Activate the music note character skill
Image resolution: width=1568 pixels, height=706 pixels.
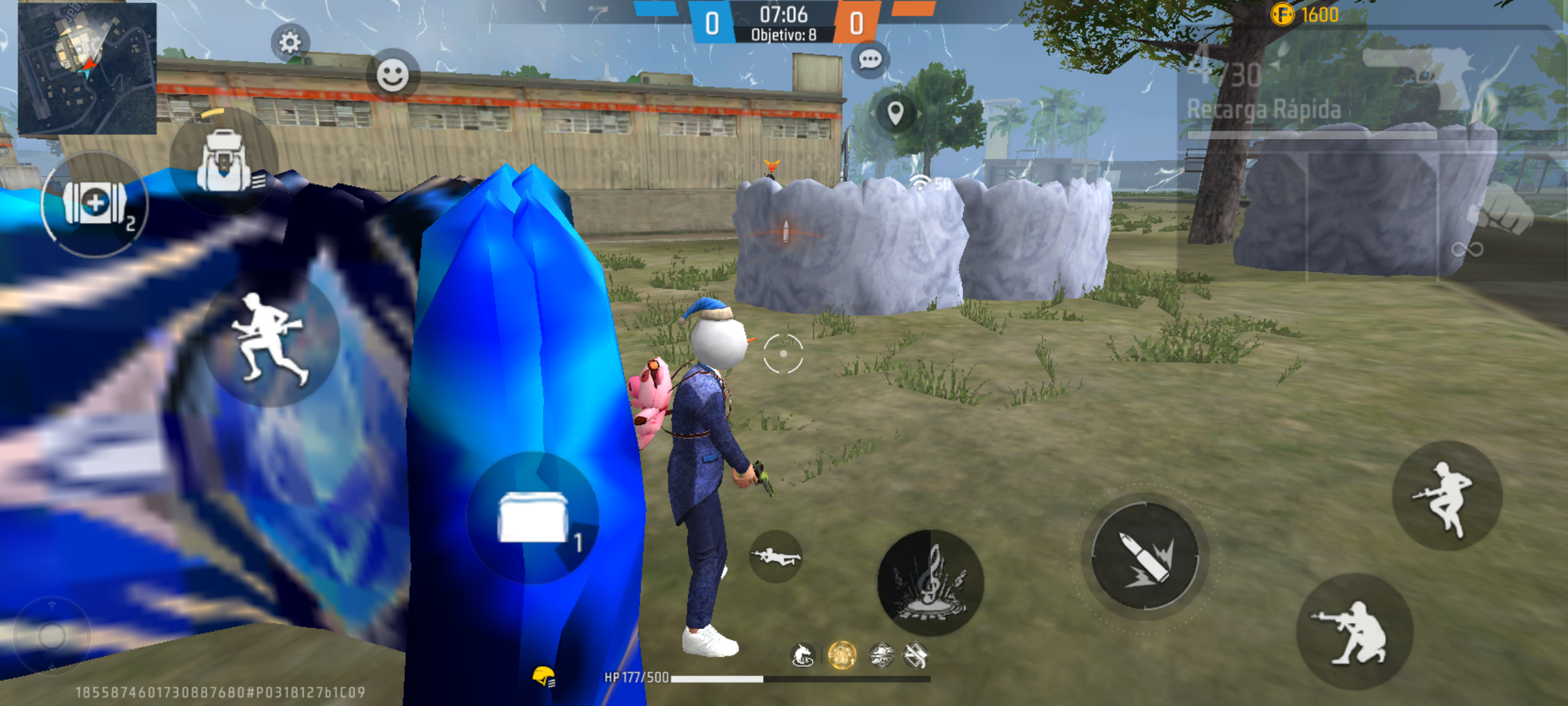(x=930, y=582)
